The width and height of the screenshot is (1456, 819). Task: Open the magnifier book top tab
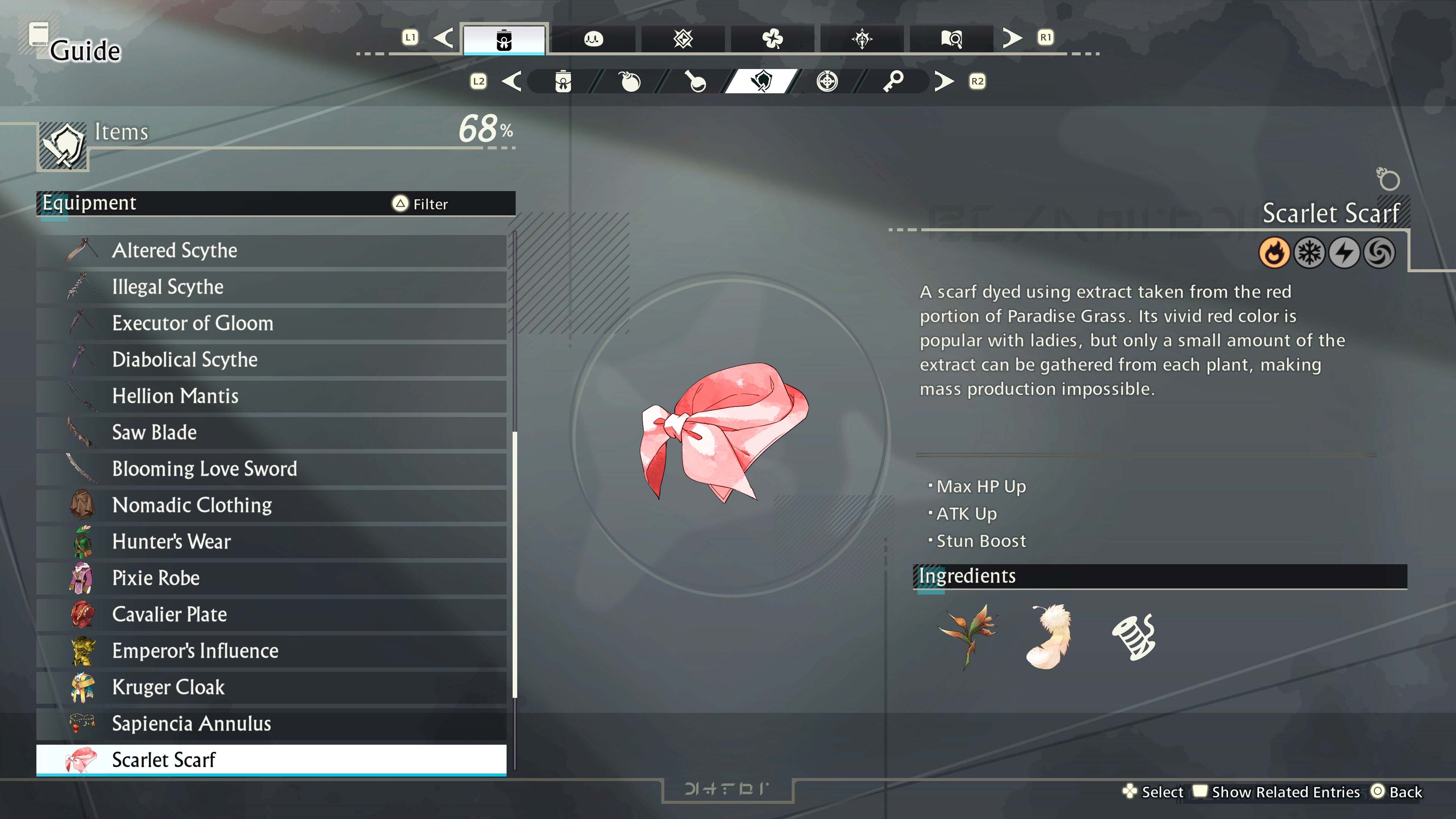pos(951,39)
